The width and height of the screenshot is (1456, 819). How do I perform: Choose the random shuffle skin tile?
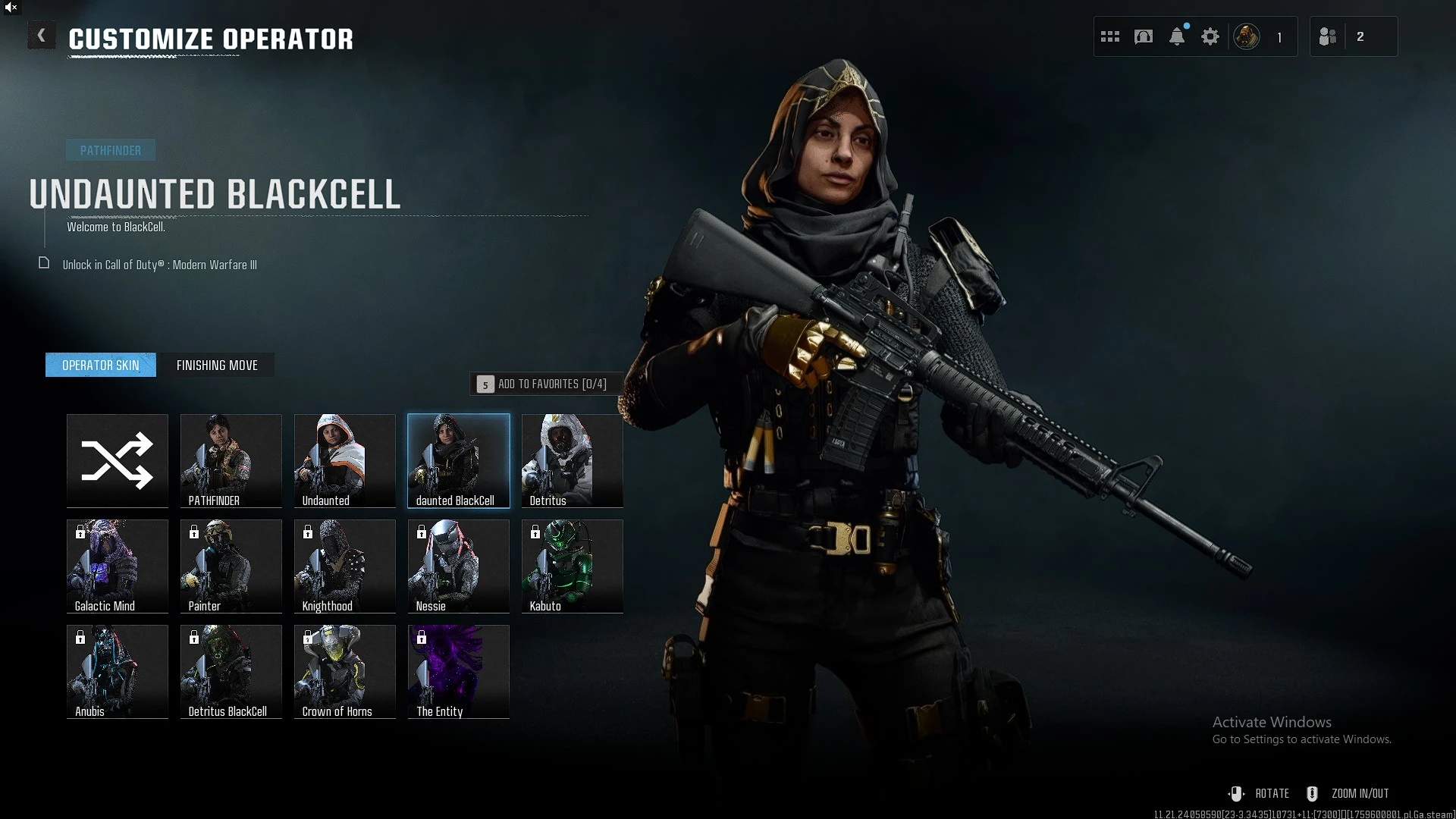pos(118,460)
